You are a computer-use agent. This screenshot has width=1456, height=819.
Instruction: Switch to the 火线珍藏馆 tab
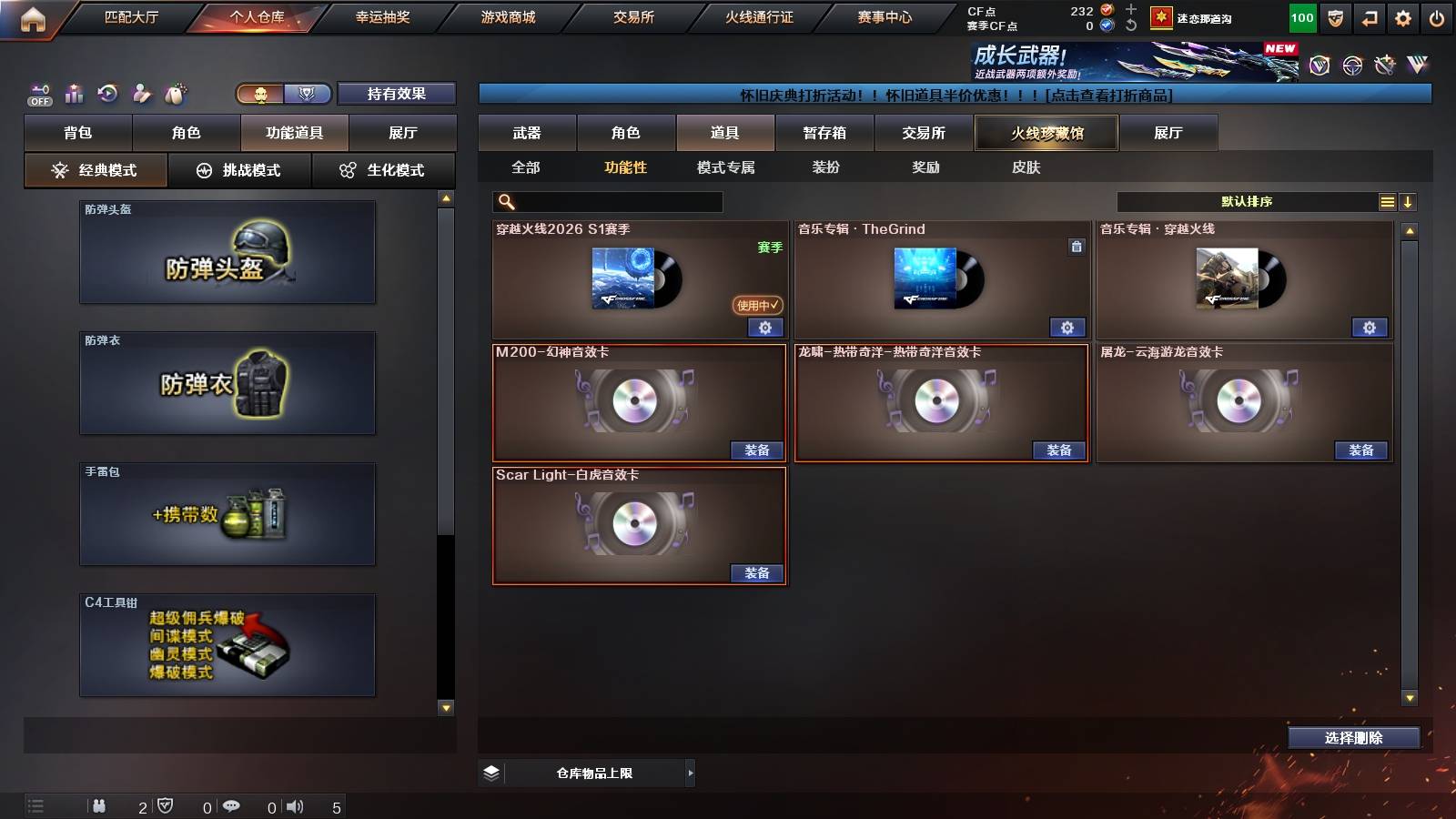click(x=1046, y=132)
